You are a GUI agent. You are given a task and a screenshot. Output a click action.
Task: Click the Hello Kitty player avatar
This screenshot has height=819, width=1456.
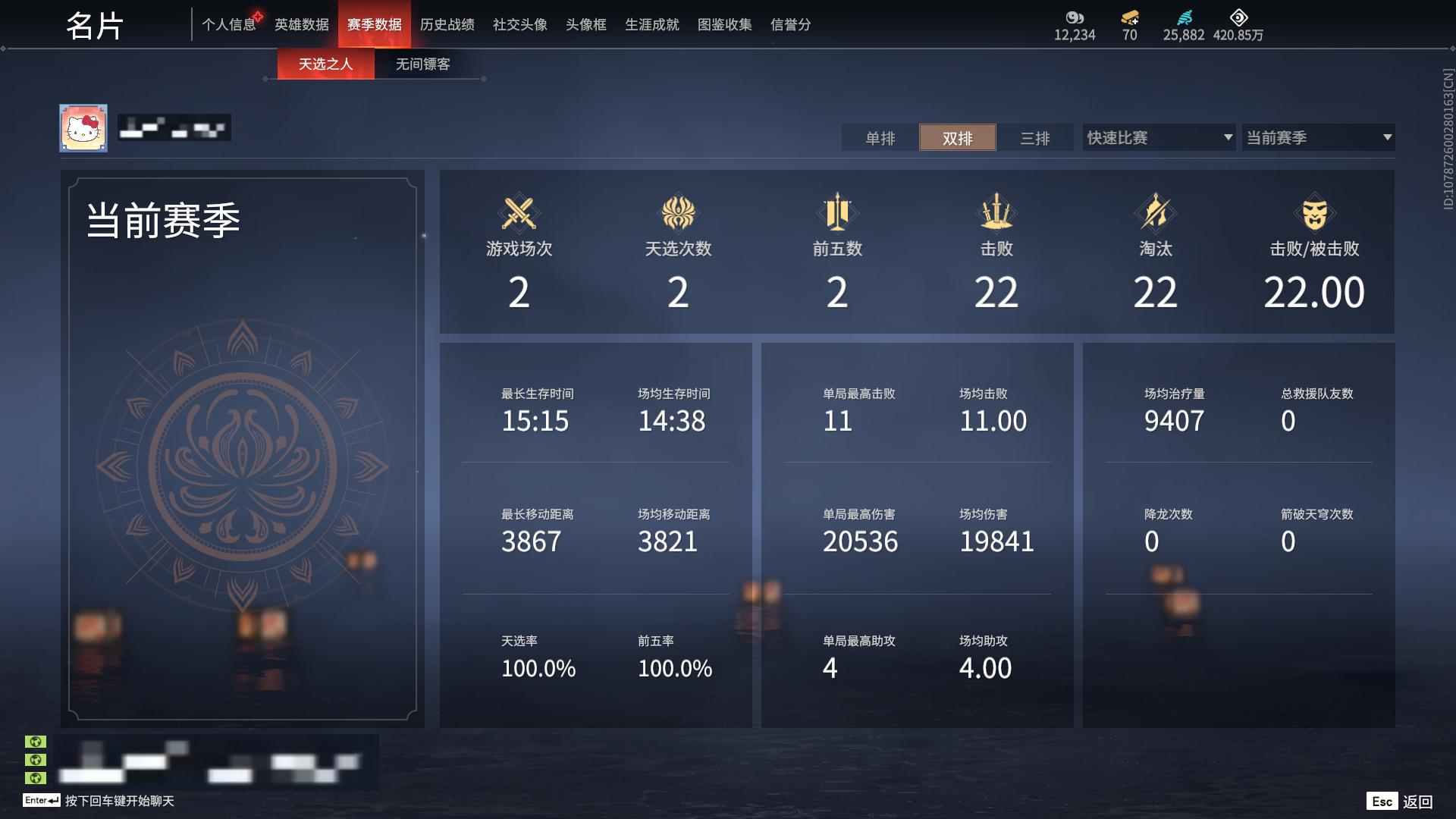coord(83,127)
